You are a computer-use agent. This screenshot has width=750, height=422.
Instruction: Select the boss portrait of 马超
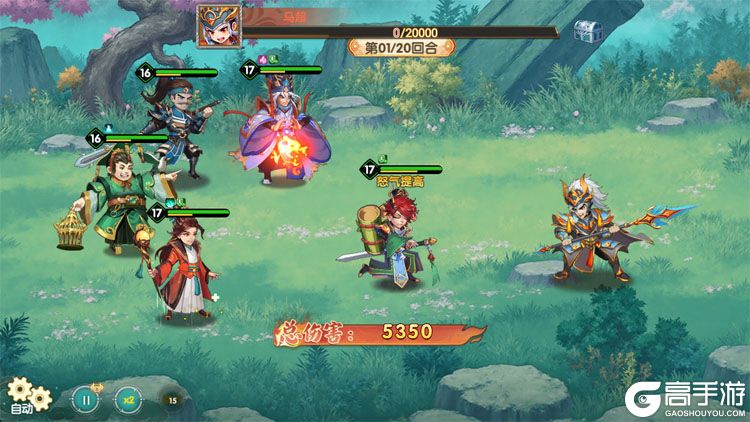[x=216, y=23]
